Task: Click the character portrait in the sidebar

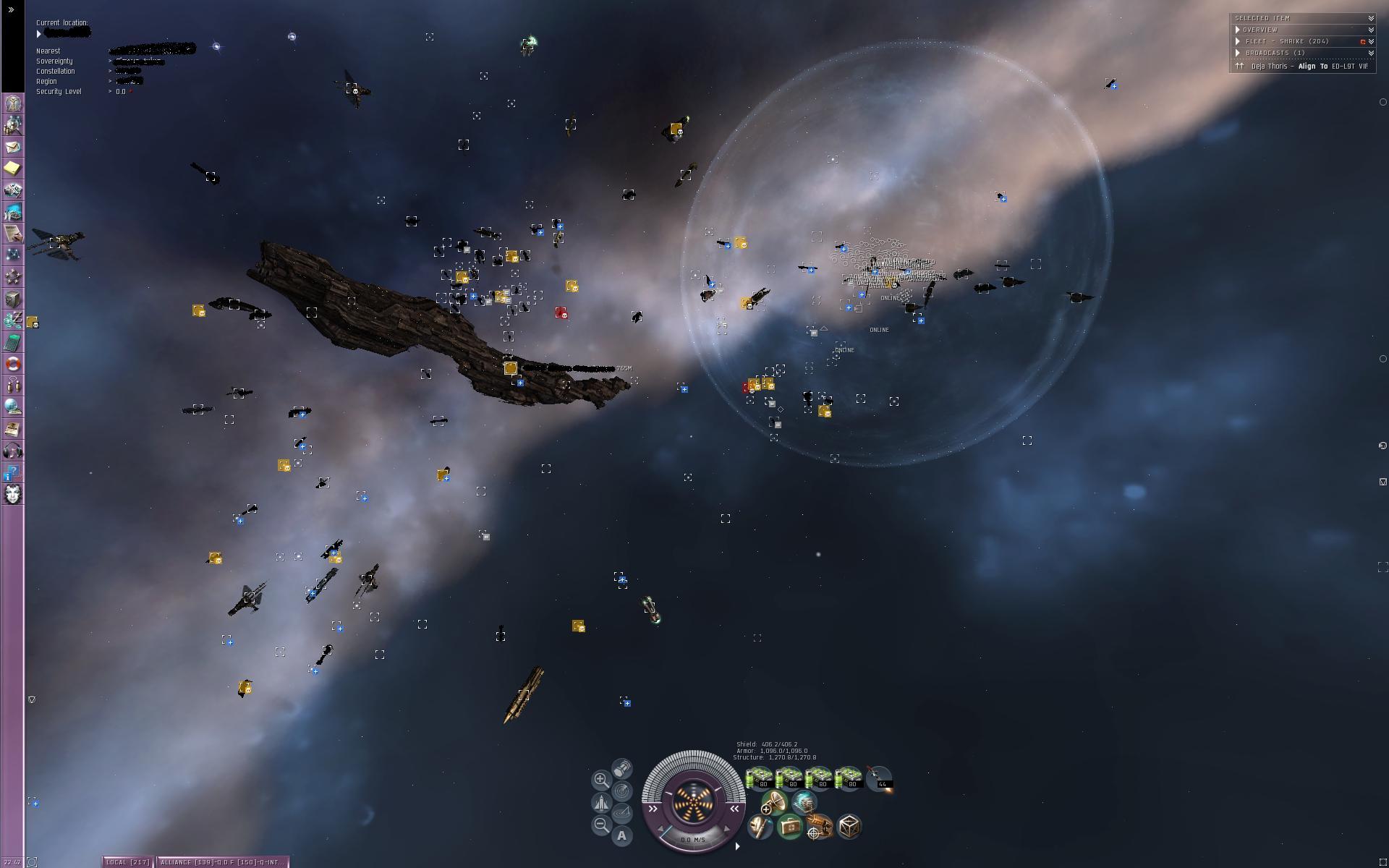Action: pyautogui.click(x=13, y=494)
